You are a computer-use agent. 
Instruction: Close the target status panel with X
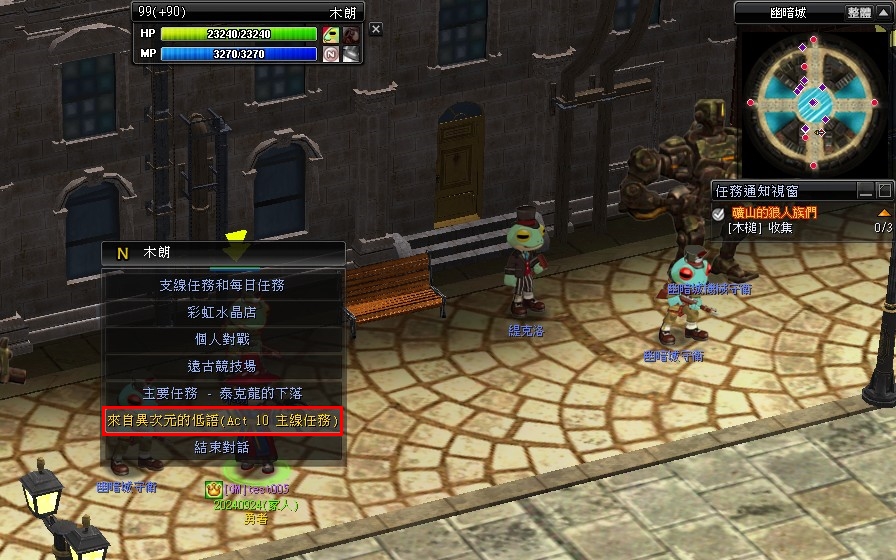[376, 30]
